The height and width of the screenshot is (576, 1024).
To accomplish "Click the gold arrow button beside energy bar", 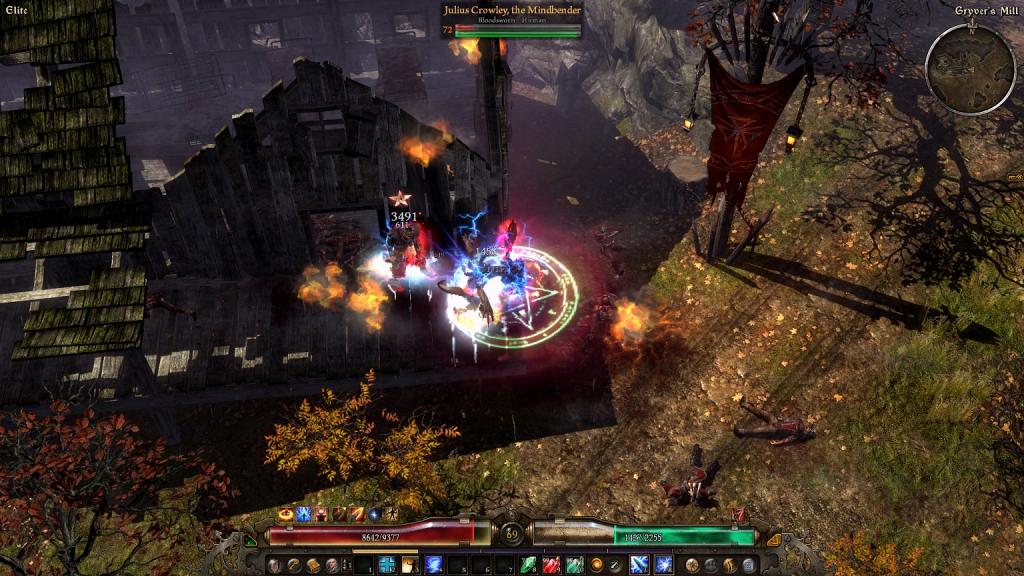I will pyautogui.click(x=773, y=539).
